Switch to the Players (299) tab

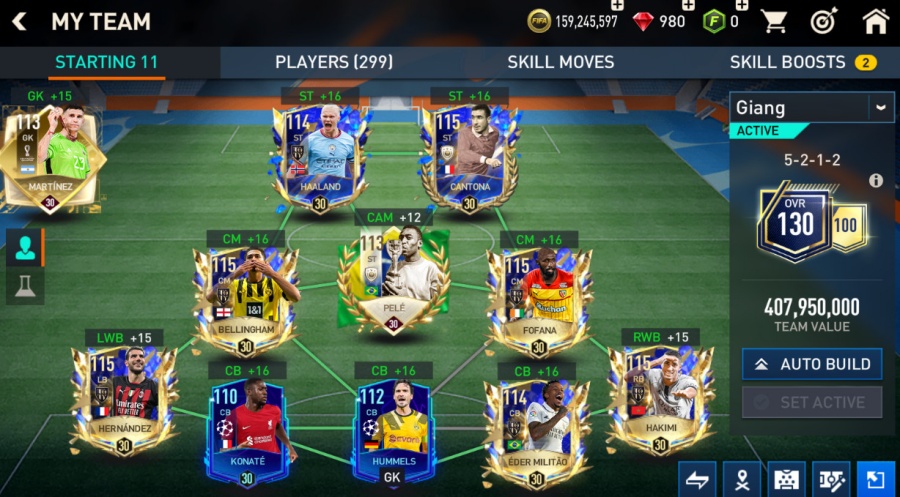(x=334, y=62)
